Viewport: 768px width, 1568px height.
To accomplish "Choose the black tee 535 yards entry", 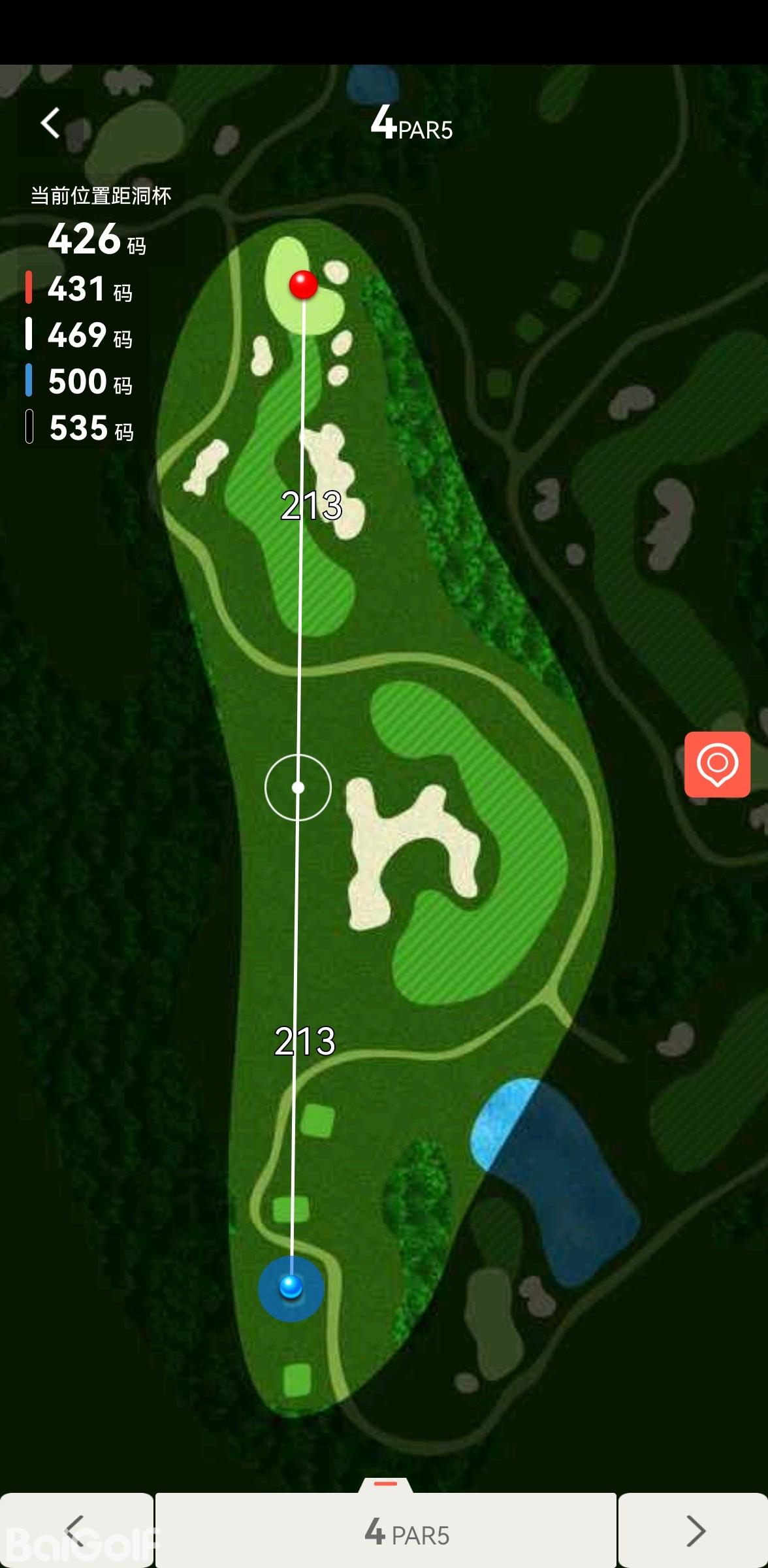I will (80, 428).
